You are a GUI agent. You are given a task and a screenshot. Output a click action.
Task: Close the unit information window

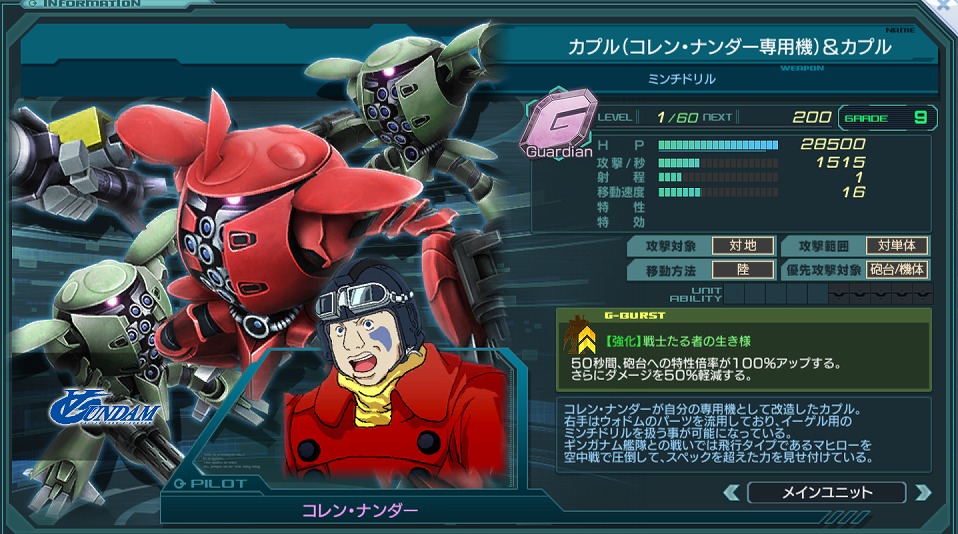(946, 6)
